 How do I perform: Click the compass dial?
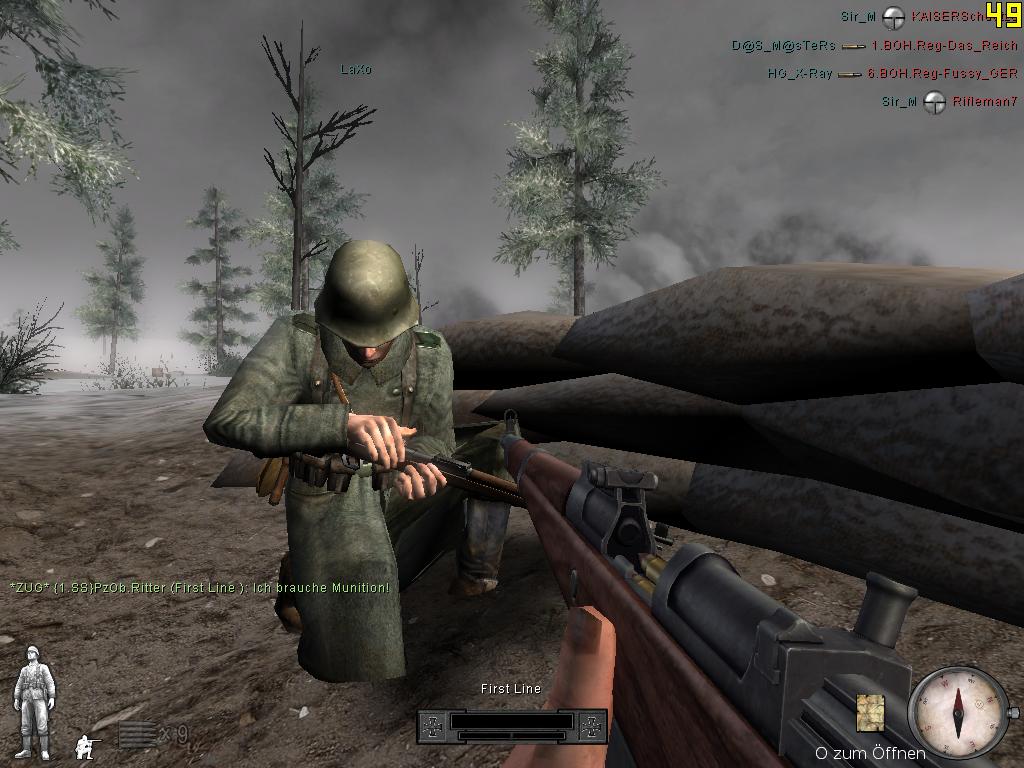(958, 712)
